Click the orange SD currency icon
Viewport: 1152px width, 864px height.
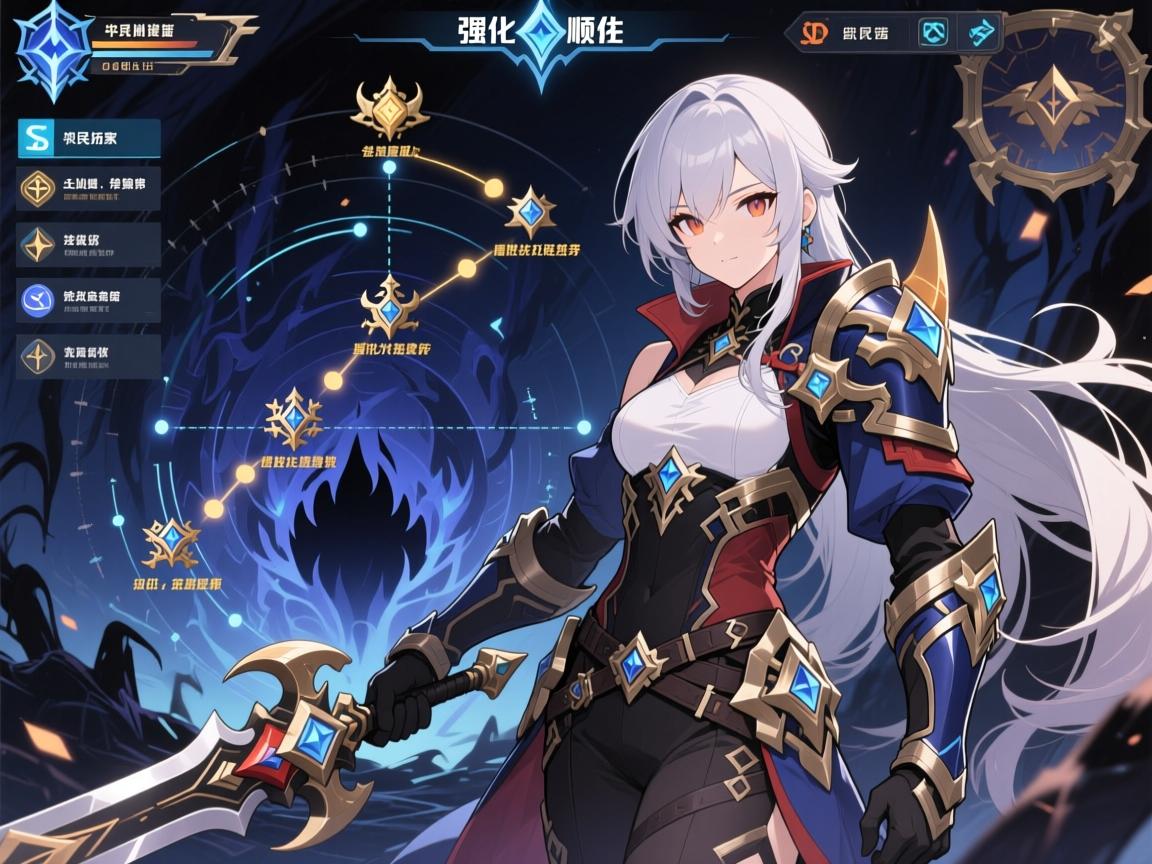pos(814,33)
